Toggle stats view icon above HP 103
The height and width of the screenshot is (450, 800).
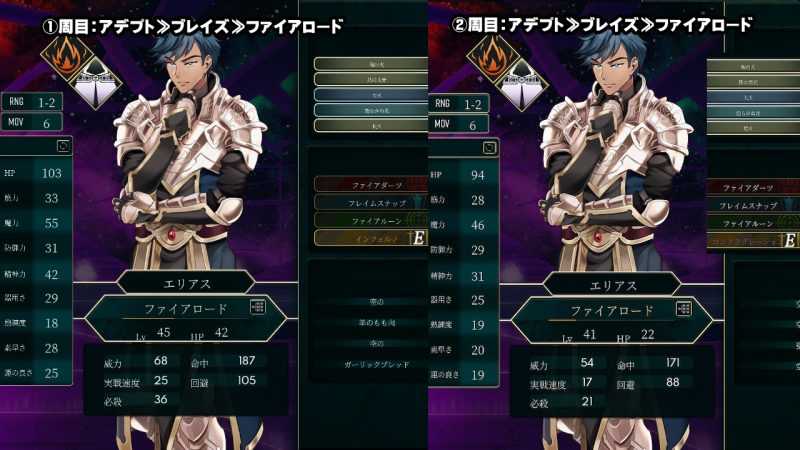click(x=64, y=146)
